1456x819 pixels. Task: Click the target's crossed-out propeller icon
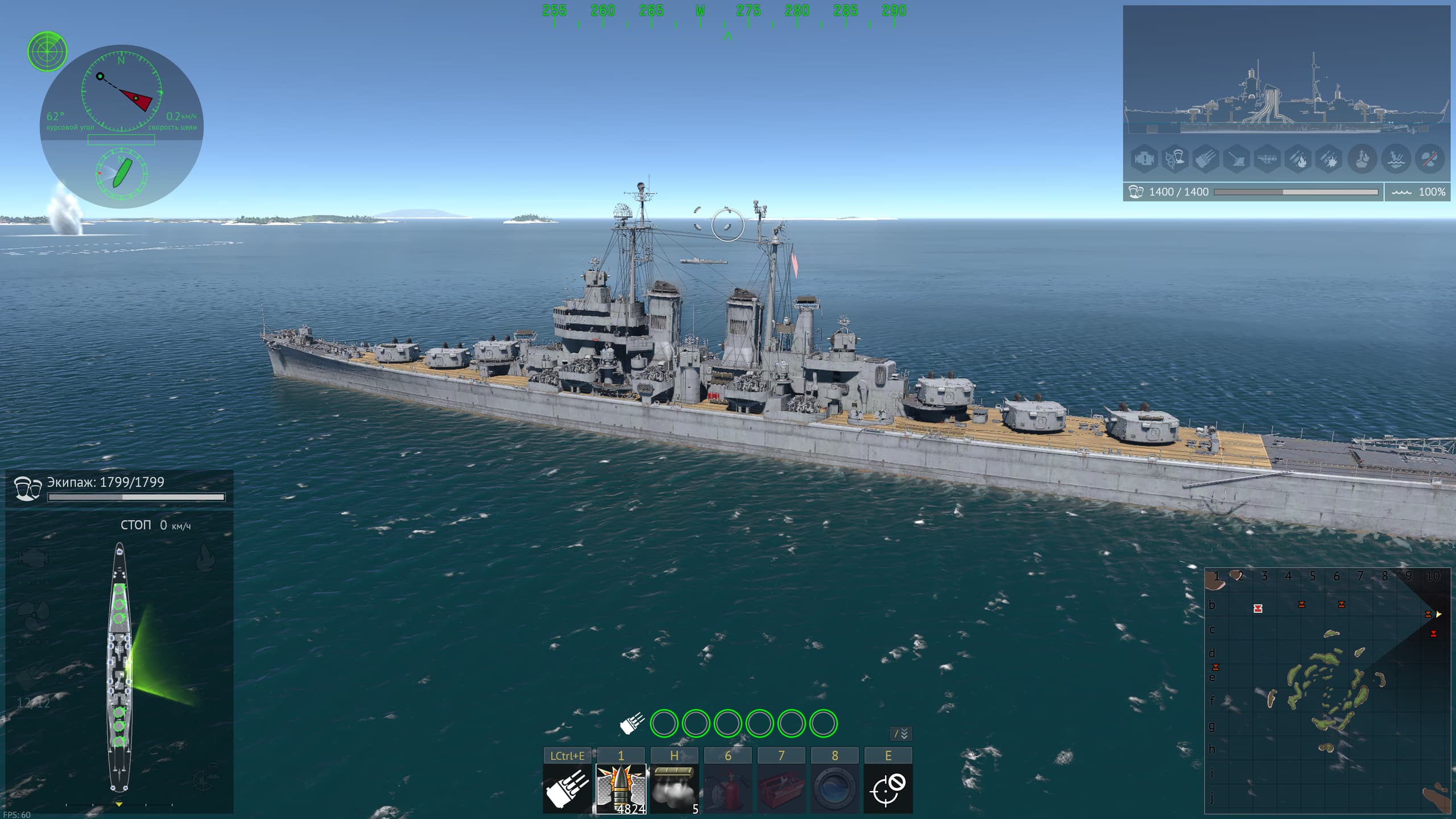(1429, 159)
